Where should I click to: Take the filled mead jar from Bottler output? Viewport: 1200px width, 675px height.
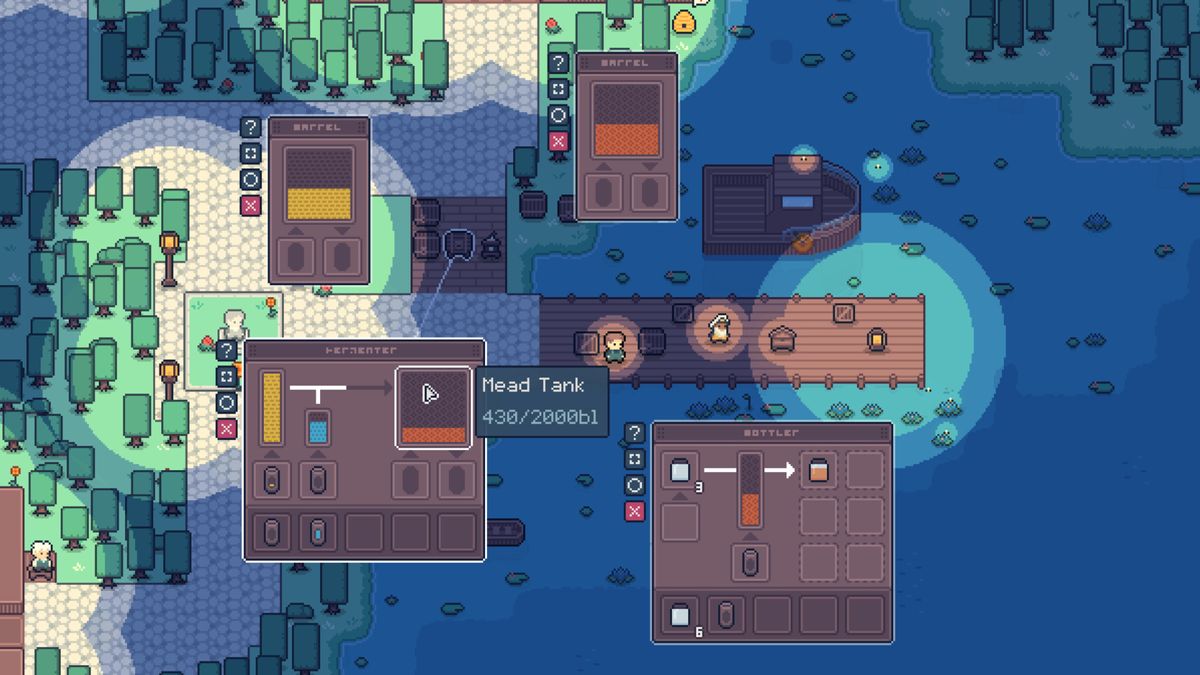[x=819, y=470]
